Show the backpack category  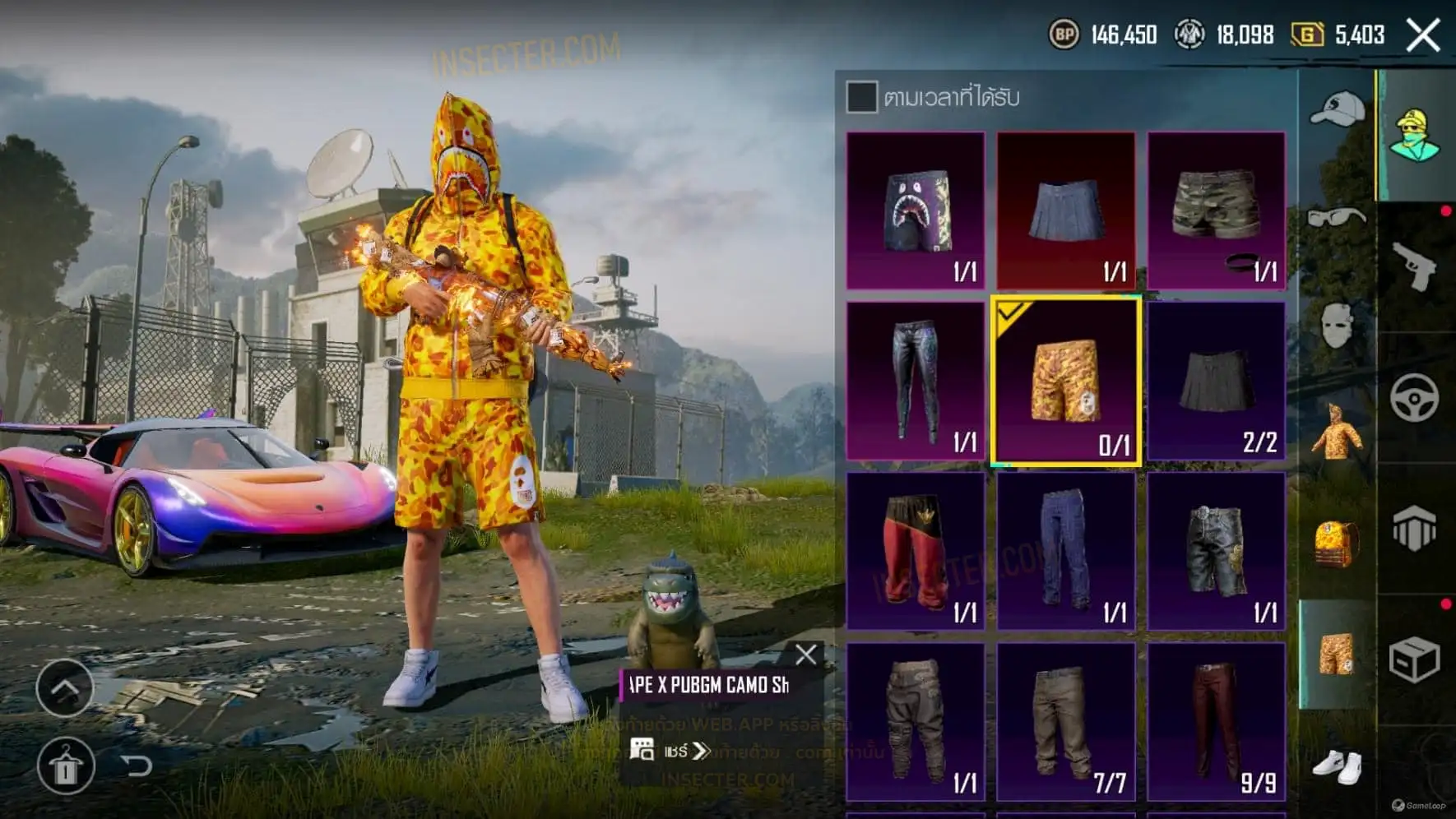click(1337, 544)
